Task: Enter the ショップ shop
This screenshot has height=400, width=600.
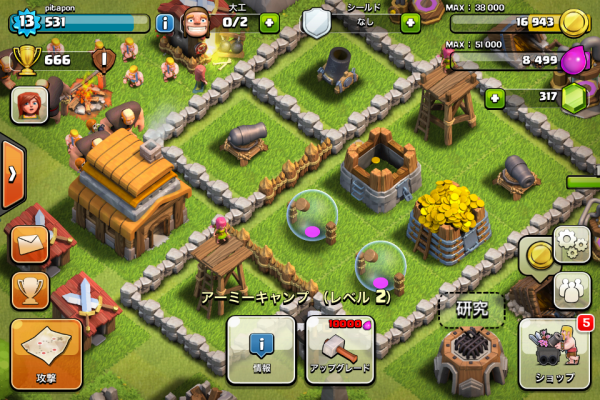Action: point(555,353)
